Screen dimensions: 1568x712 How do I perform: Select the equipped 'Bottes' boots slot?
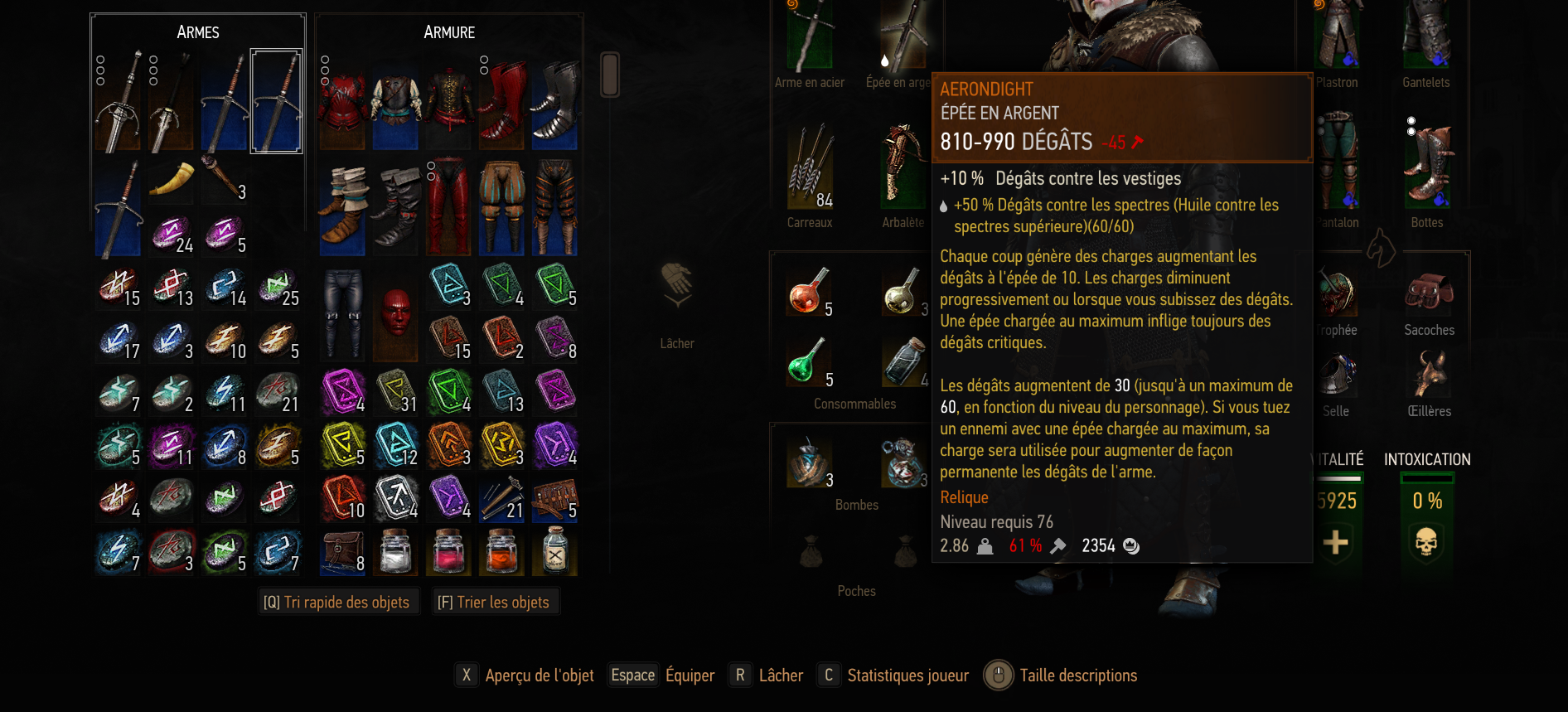(x=1426, y=167)
